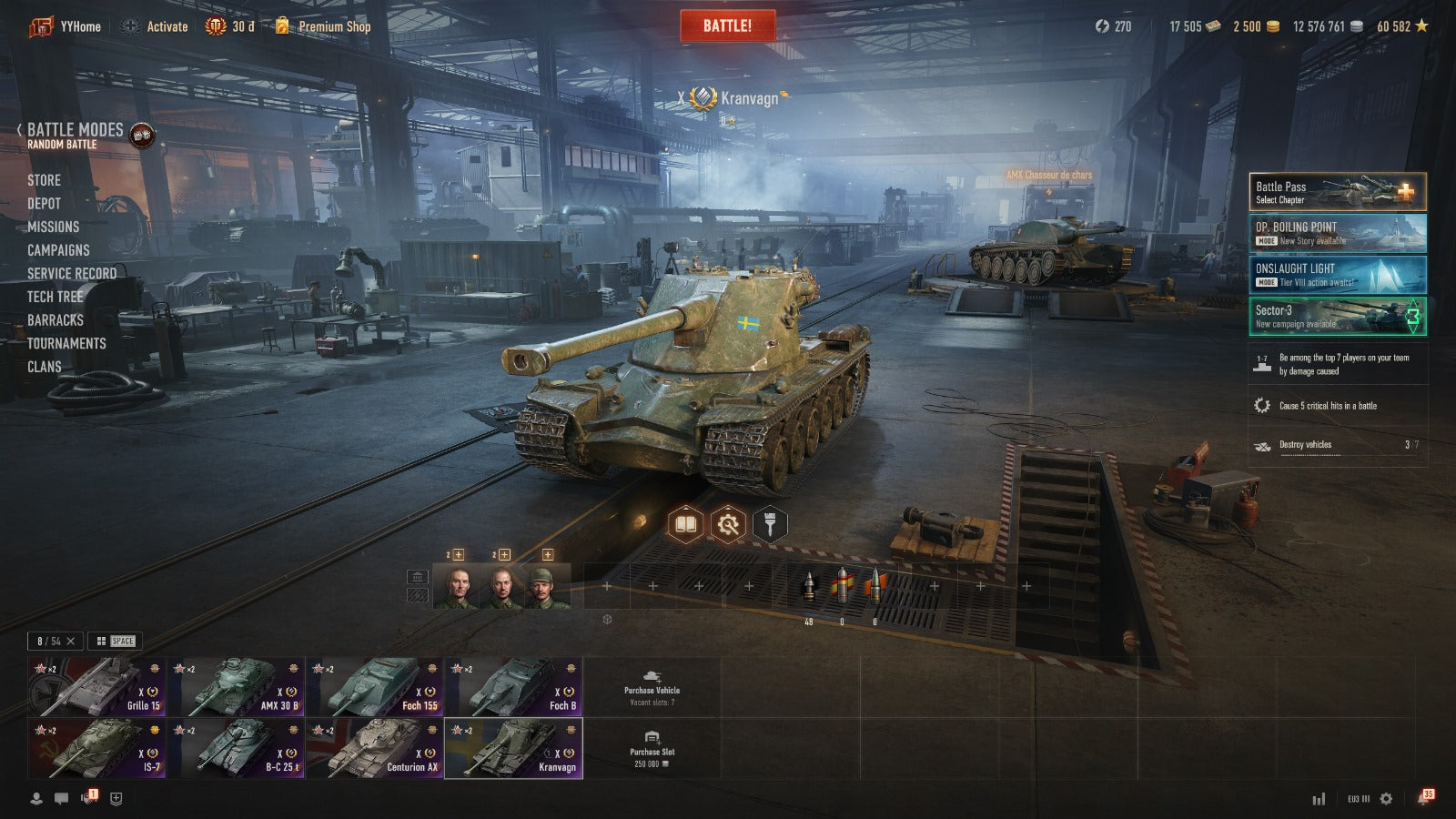
Task: Change the Battle Modes selection
Action: pyautogui.click(x=75, y=135)
